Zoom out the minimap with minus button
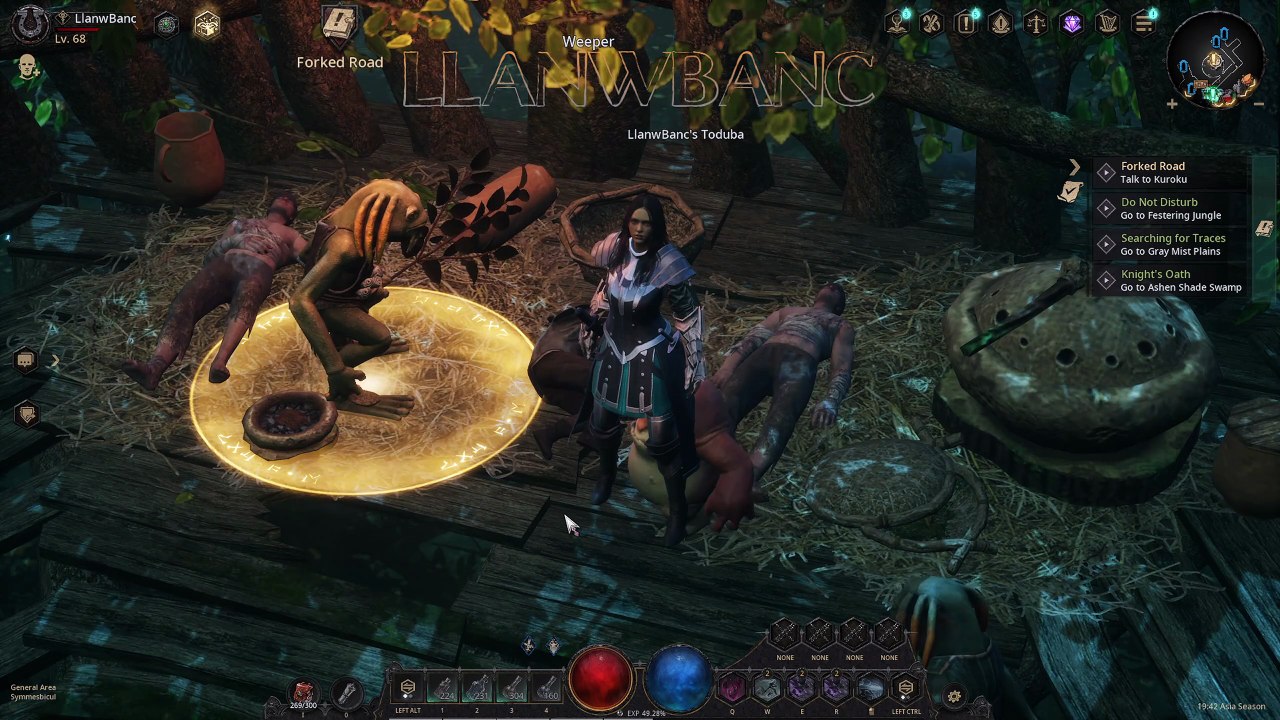 pos(1259,103)
